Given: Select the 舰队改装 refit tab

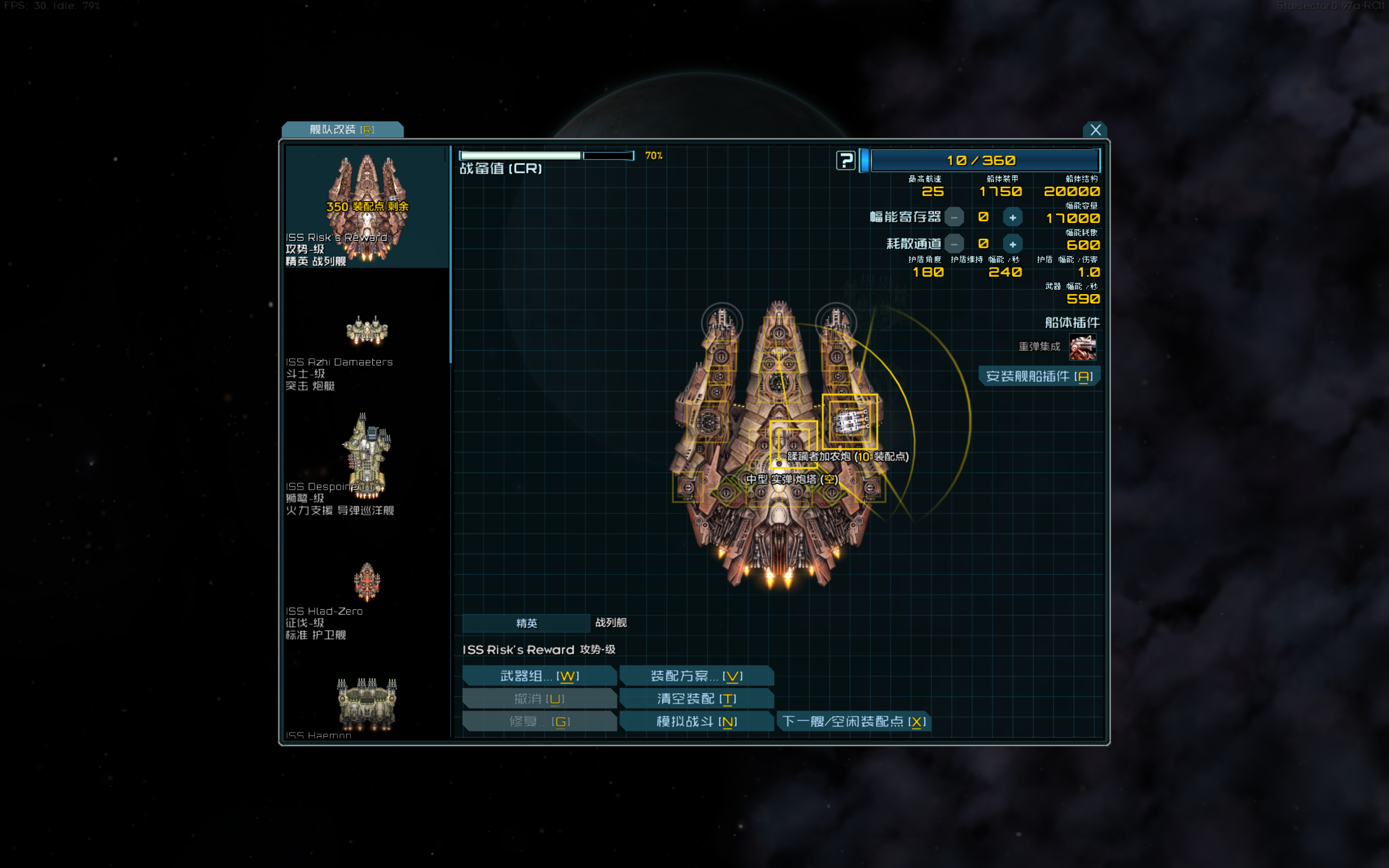Looking at the screenshot, I should click(342, 130).
